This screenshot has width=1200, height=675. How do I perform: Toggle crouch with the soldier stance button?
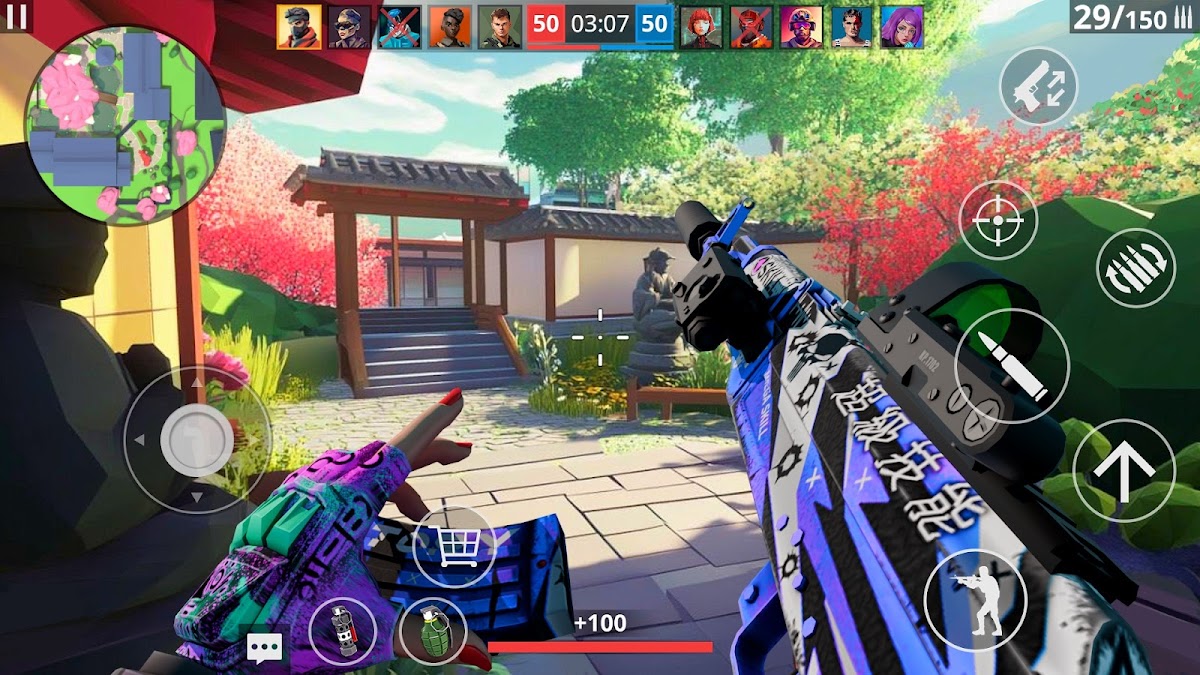click(975, 600)
